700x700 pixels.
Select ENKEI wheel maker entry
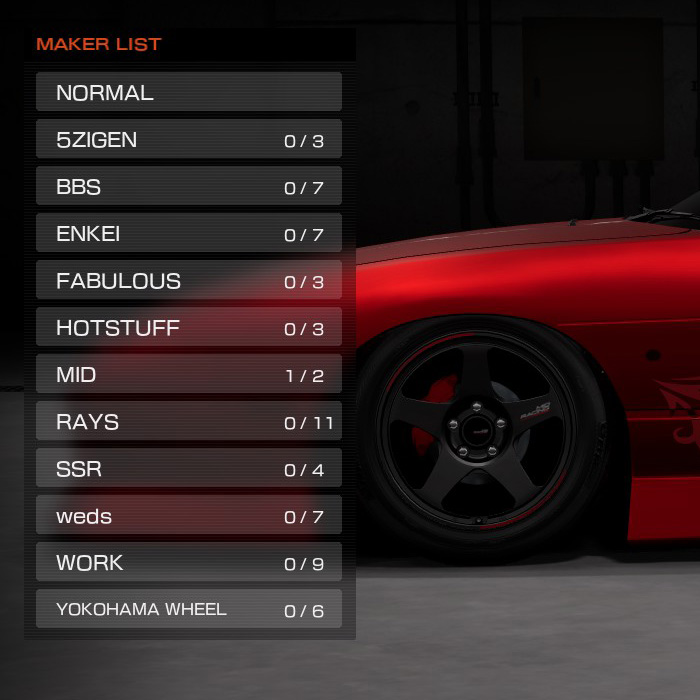[188, 233]
